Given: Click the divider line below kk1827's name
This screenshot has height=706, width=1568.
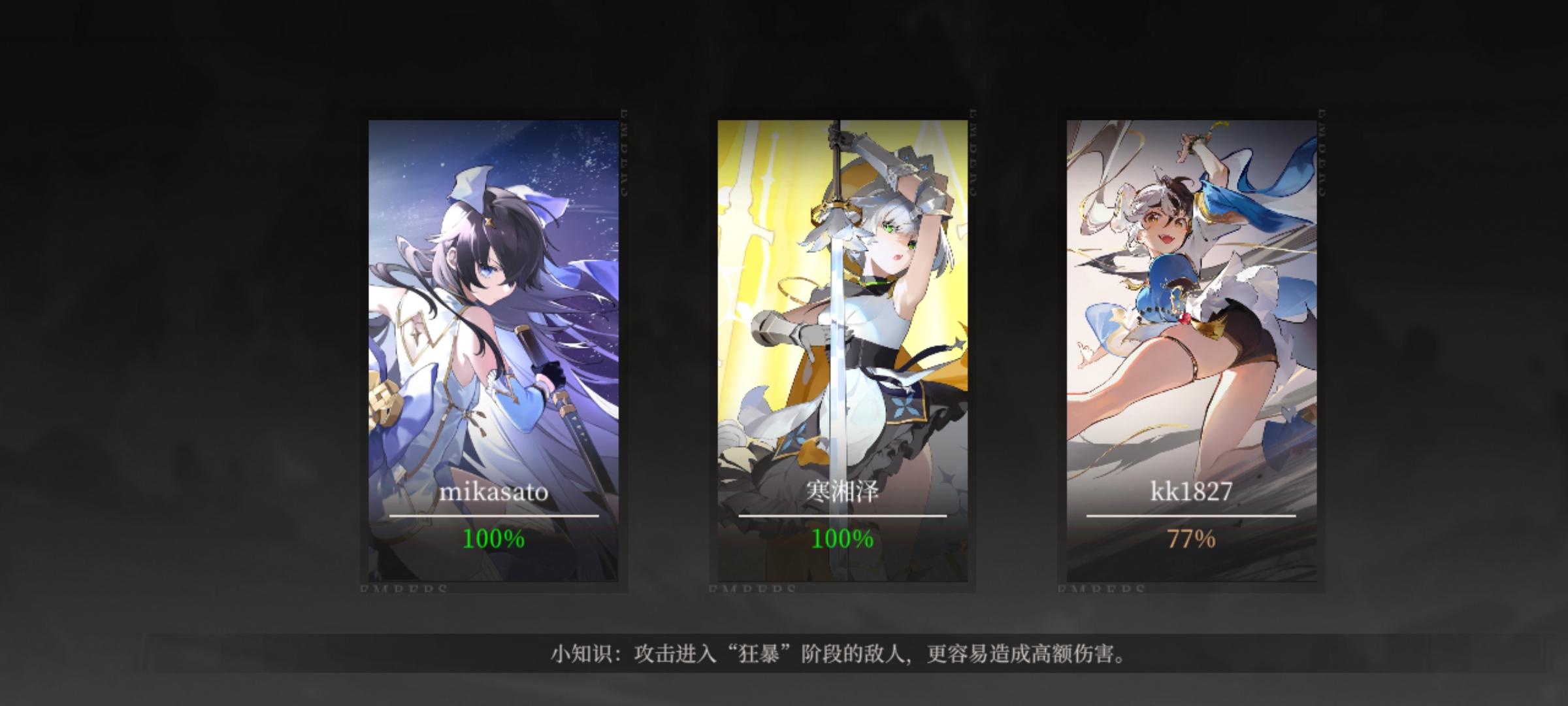Looking at the screenshot, I should pyautogui.click(x=1190, y=516).
